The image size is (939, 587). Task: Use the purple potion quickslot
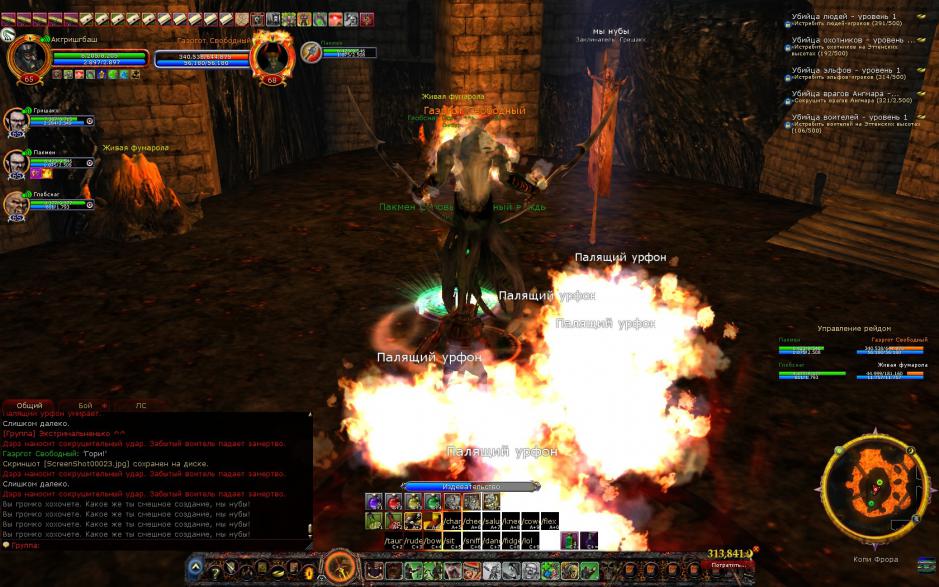373,502
